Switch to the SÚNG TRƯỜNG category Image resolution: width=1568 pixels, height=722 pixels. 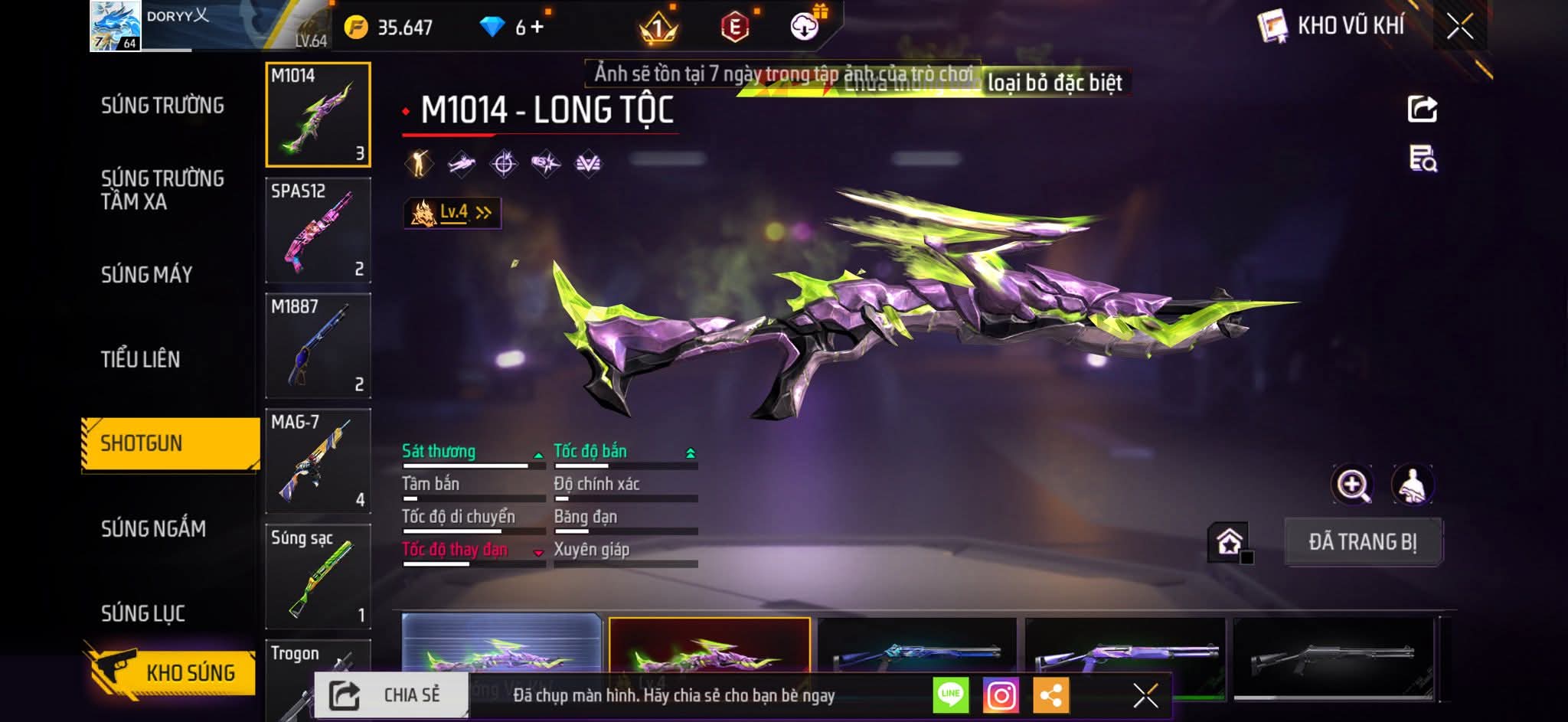tap(162, 106)
